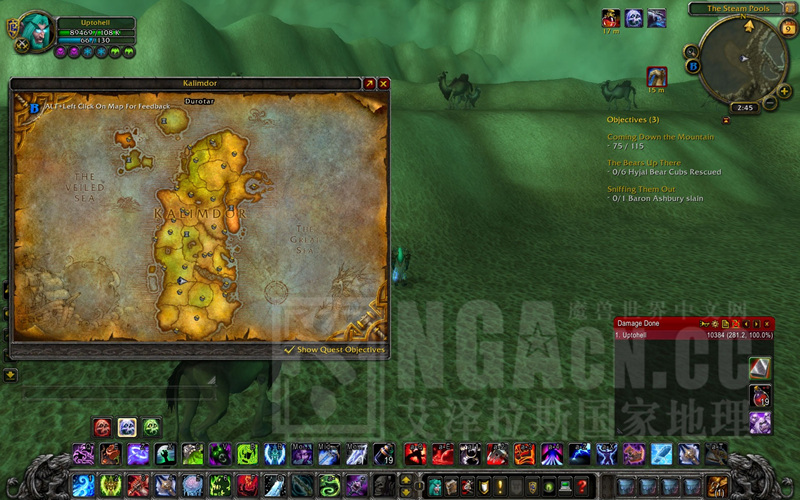
Task: Select the Coming Down the Mountain objective
Action: tap(660, 136)
